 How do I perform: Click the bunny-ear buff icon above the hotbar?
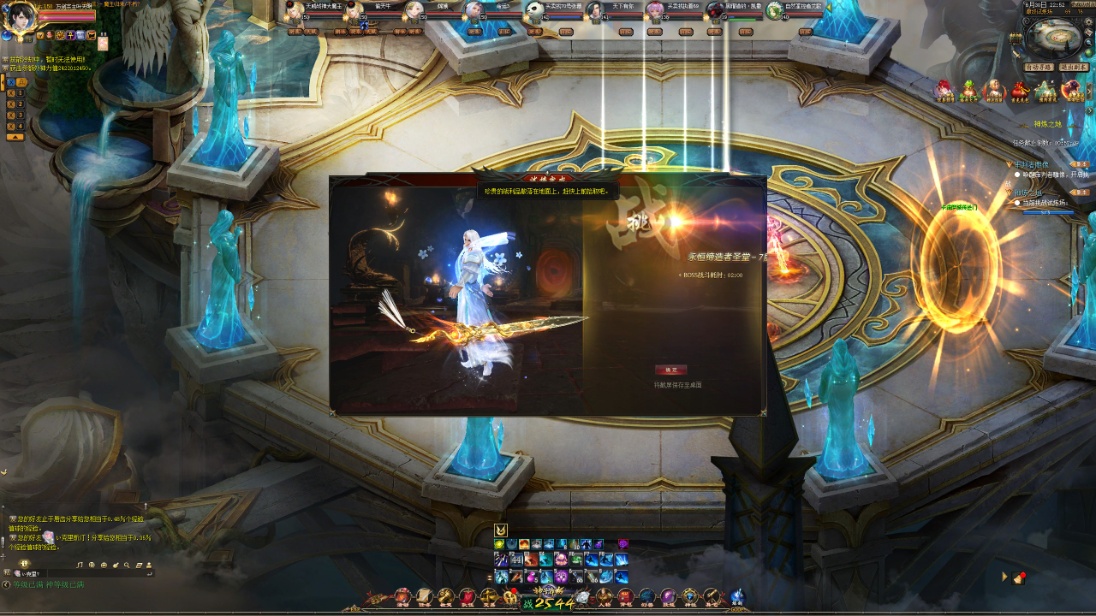click(x=501, y=530)
